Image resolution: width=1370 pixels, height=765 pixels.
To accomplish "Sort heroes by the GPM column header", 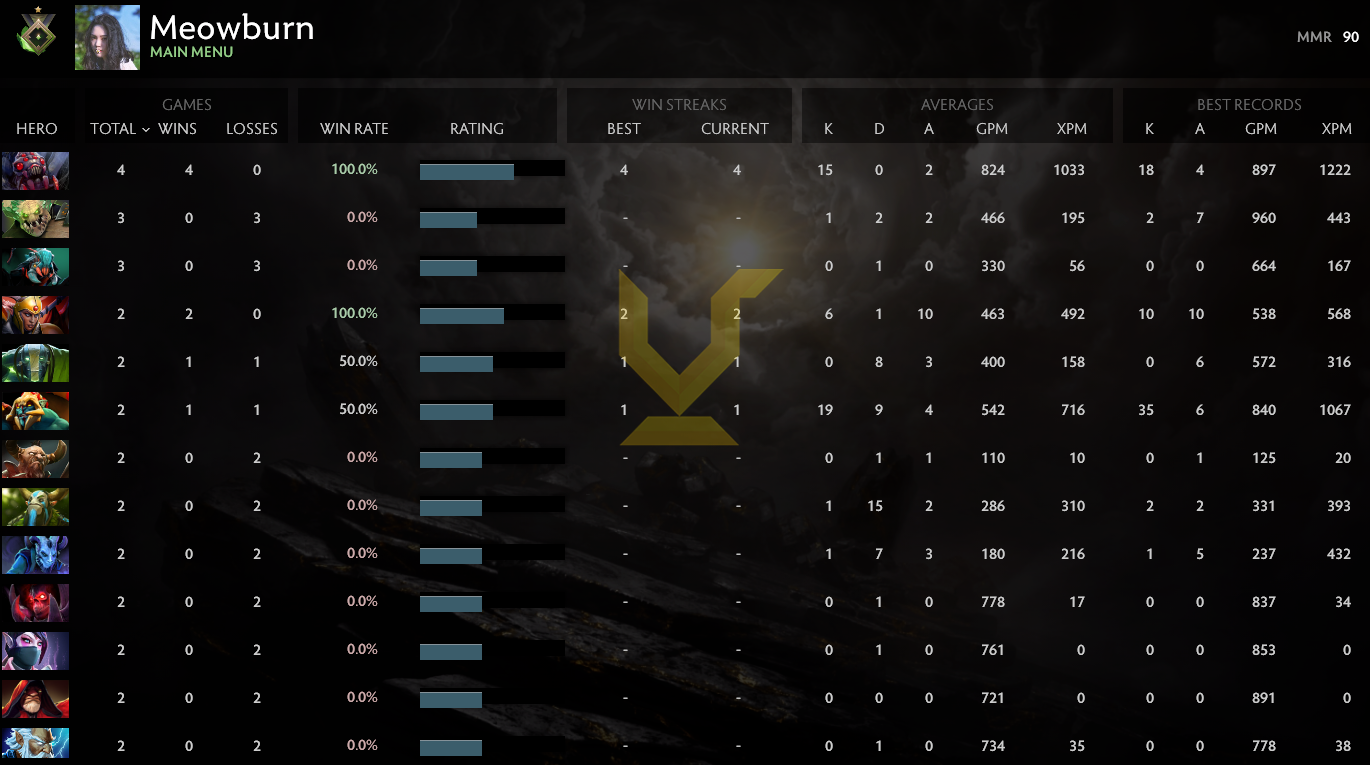I will point(992,129).
